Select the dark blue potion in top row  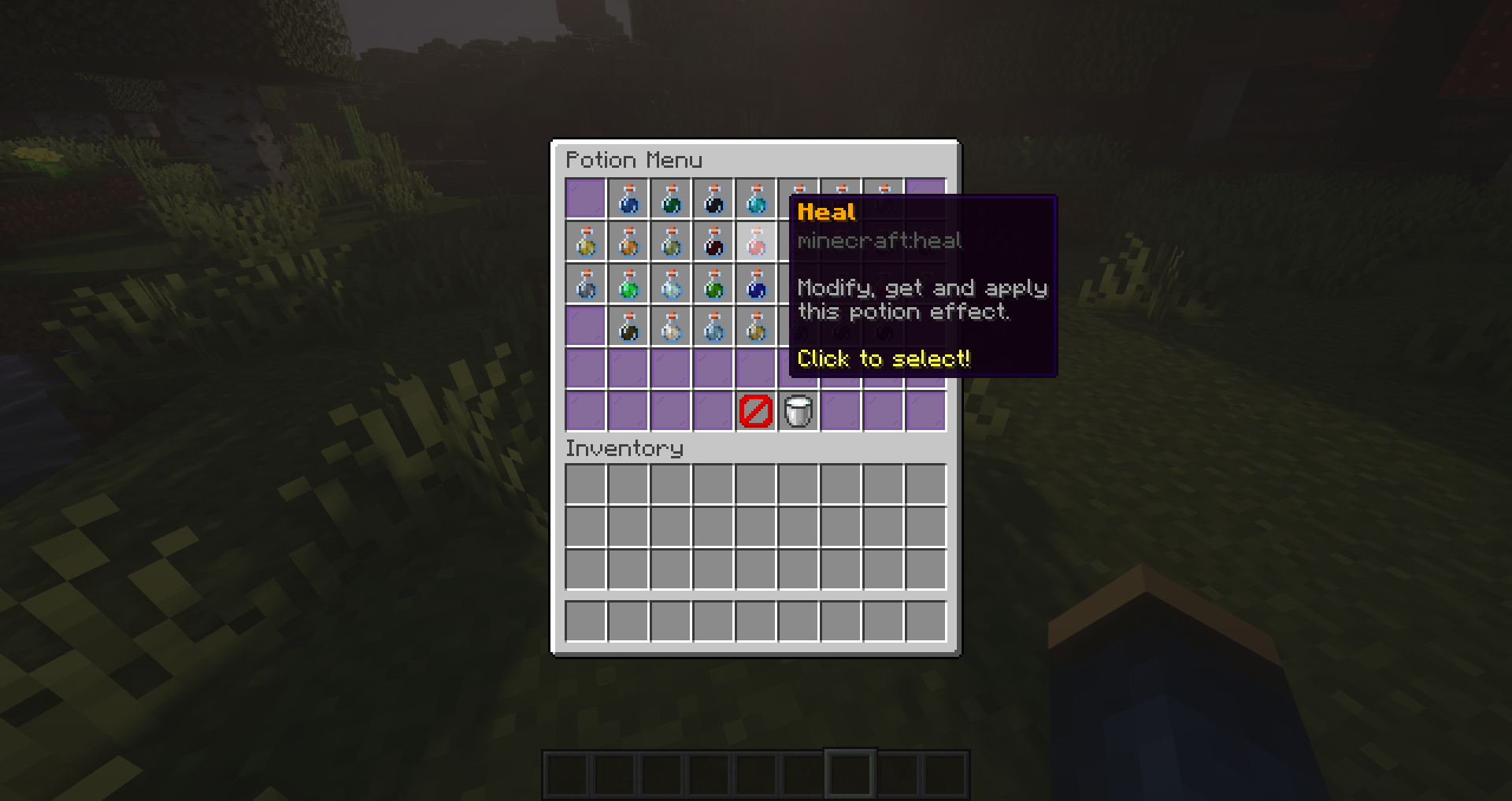(628, 198)
